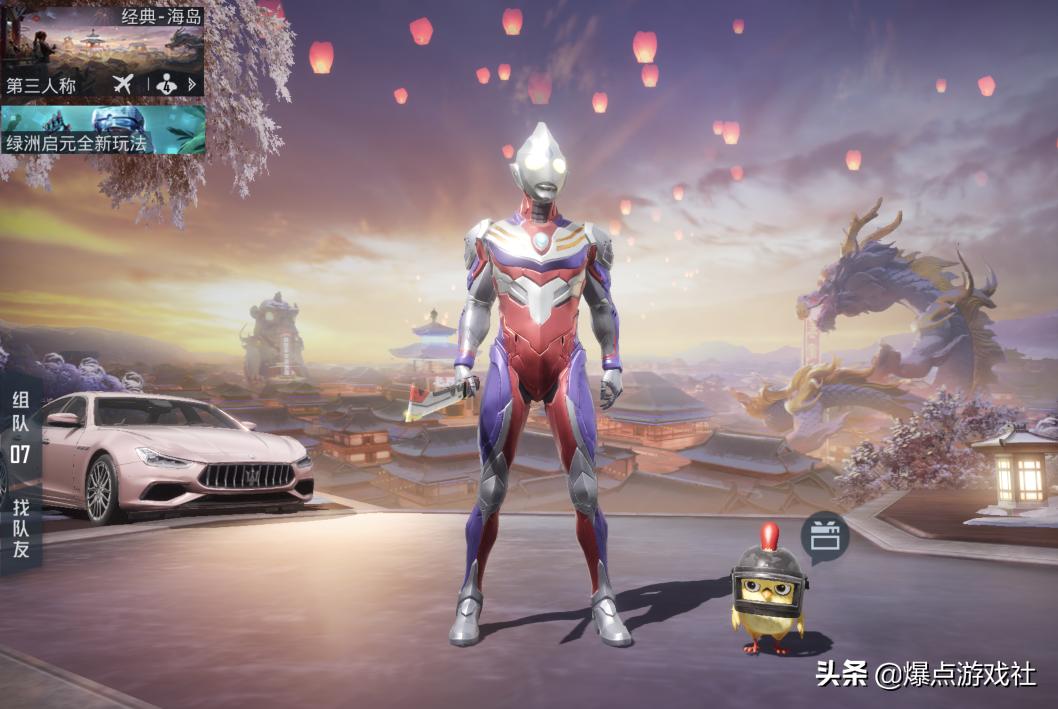Viewport: 1058px width, 709px height.
Task: Open the 绿洲启元全新玩法 banner
Action: (103, 131)
